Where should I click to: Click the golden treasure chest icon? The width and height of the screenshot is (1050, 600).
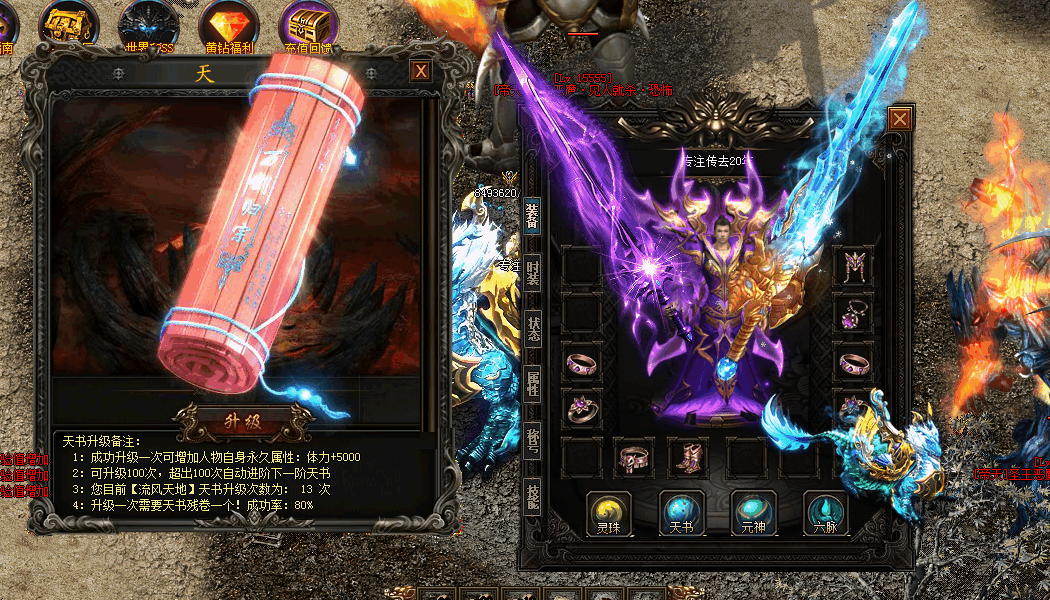point(69,25)
